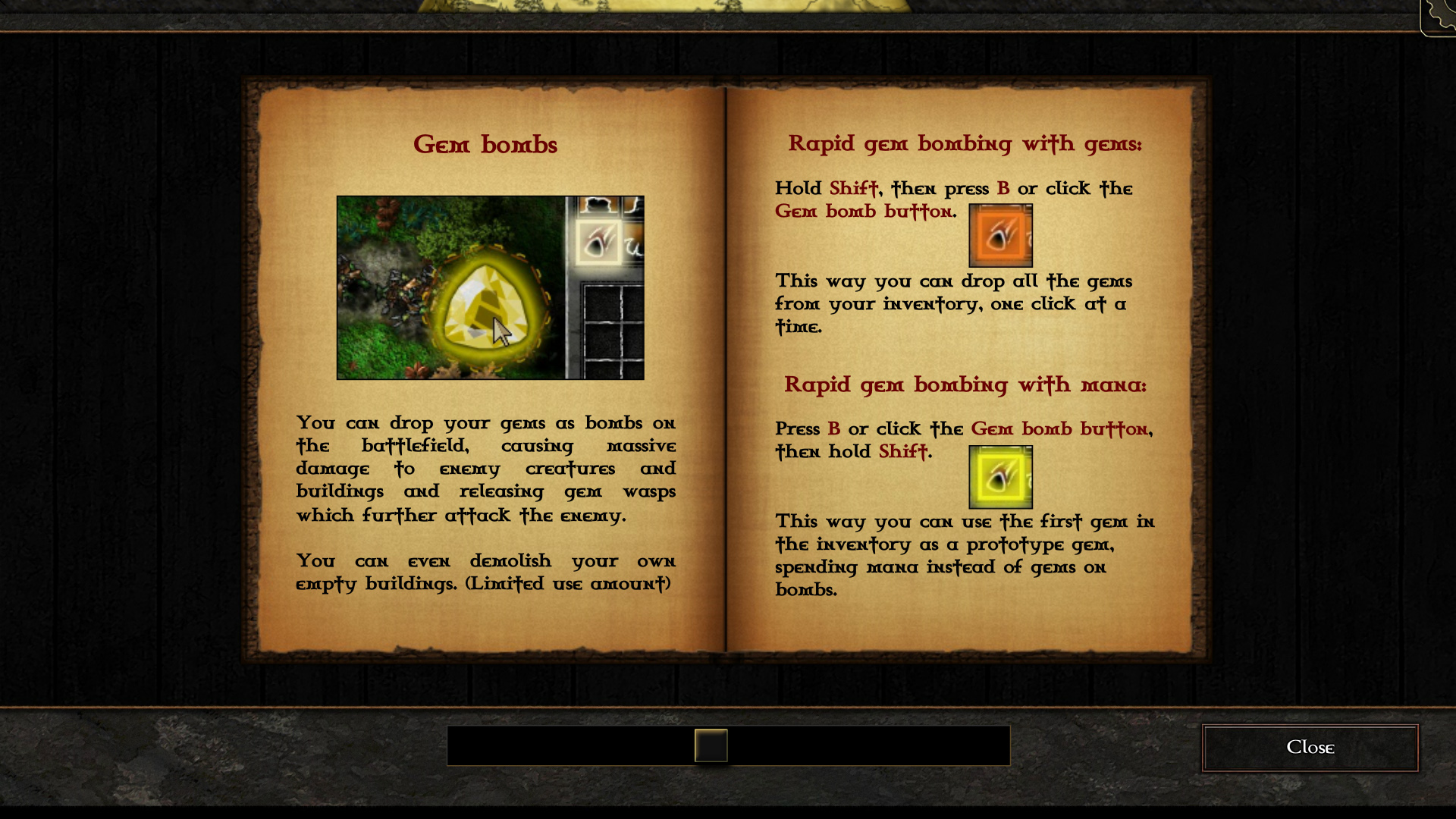Click the world map strip at the top
The width and height of the screenshot is (1456, 819).
[682, 8]
